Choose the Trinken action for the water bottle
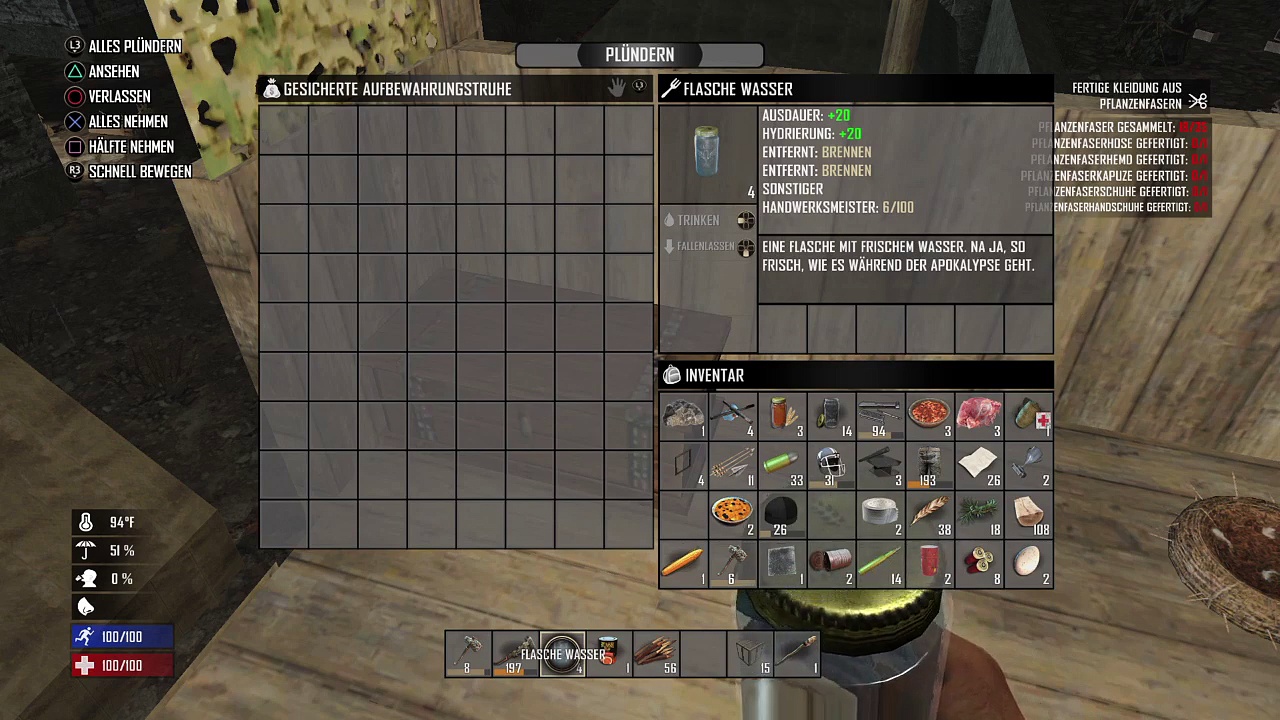 click(x=698, y=220)
